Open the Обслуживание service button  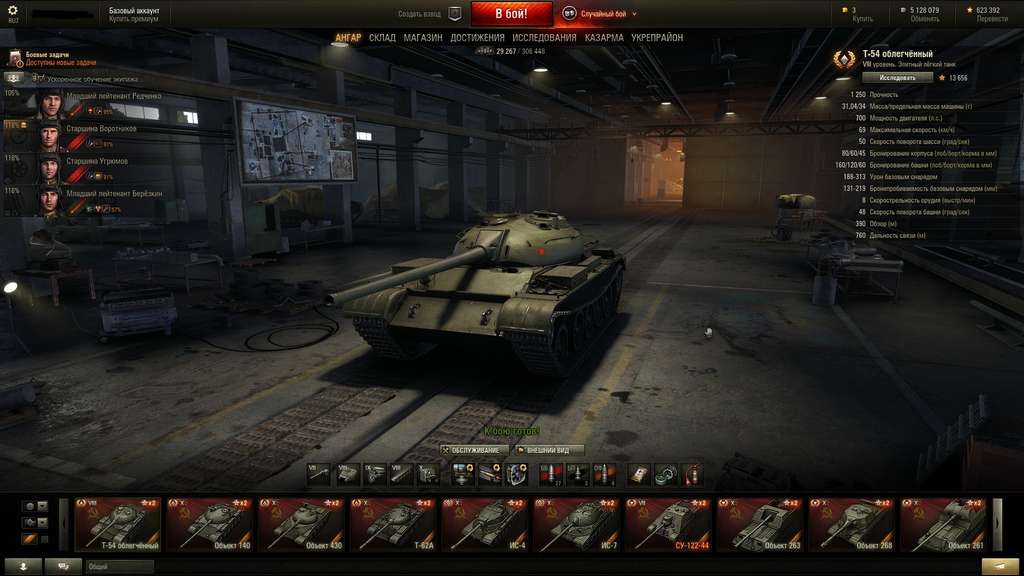coord(470,450)
